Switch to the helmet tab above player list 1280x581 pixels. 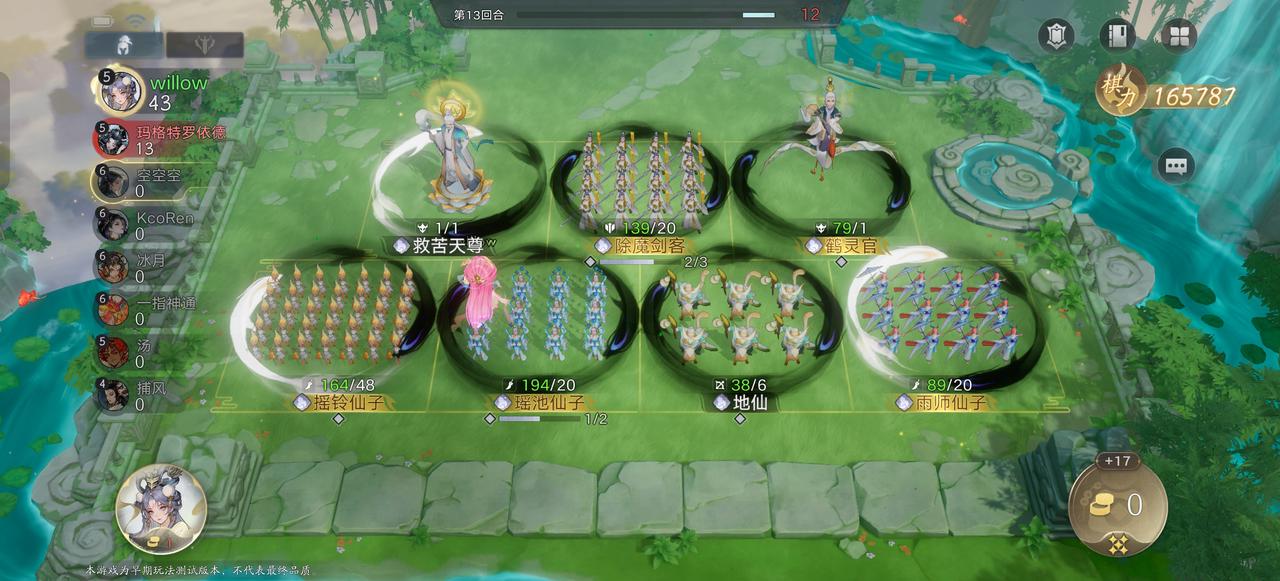(x=124, y=45)
